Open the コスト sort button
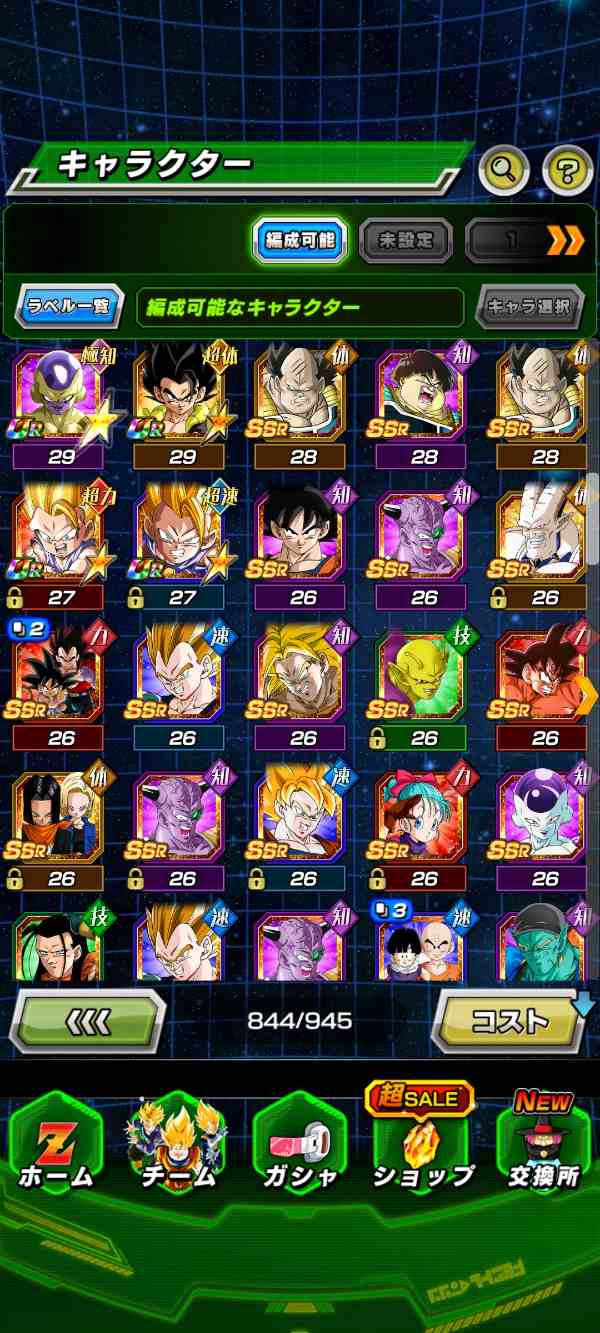Screen dimensions: 600x1333 (x=510, y=1021)
